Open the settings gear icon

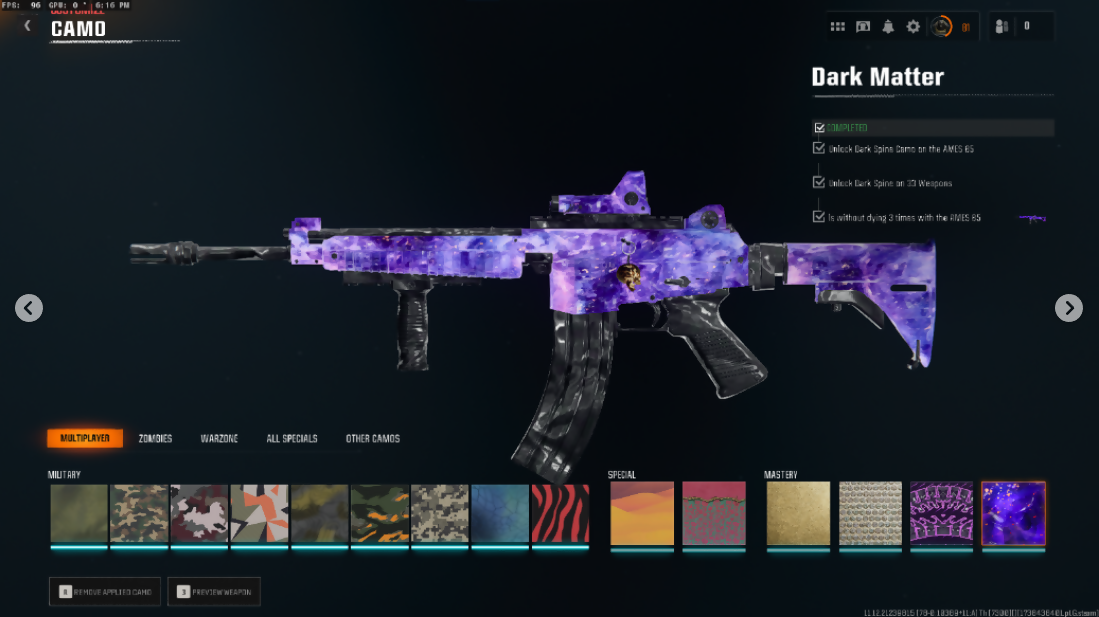[x=913, y=27]
